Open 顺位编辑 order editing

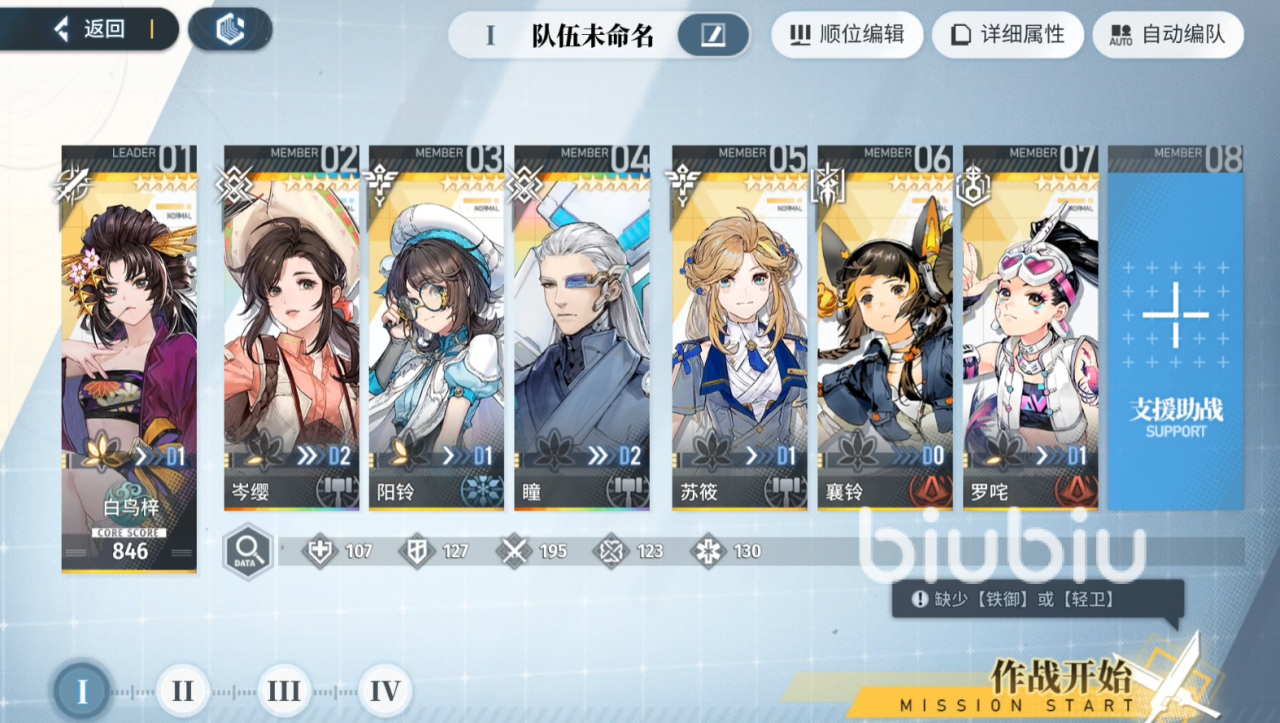coord(846,35)
